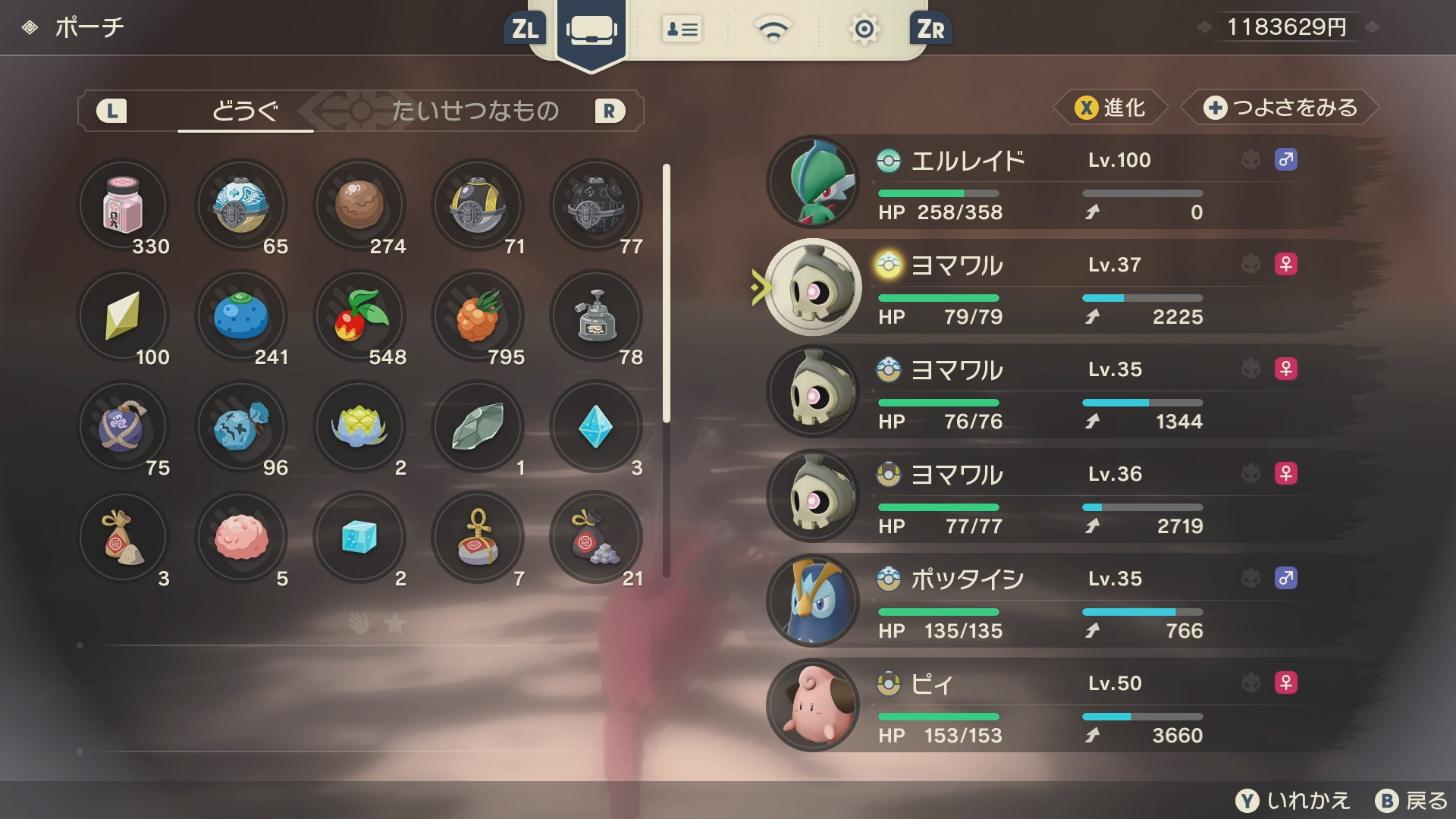This screenshot has height=819, width=1456.
Task: Choose ヨマワル at level 37
Action: pyautogui.click(x=1062, y=288)
